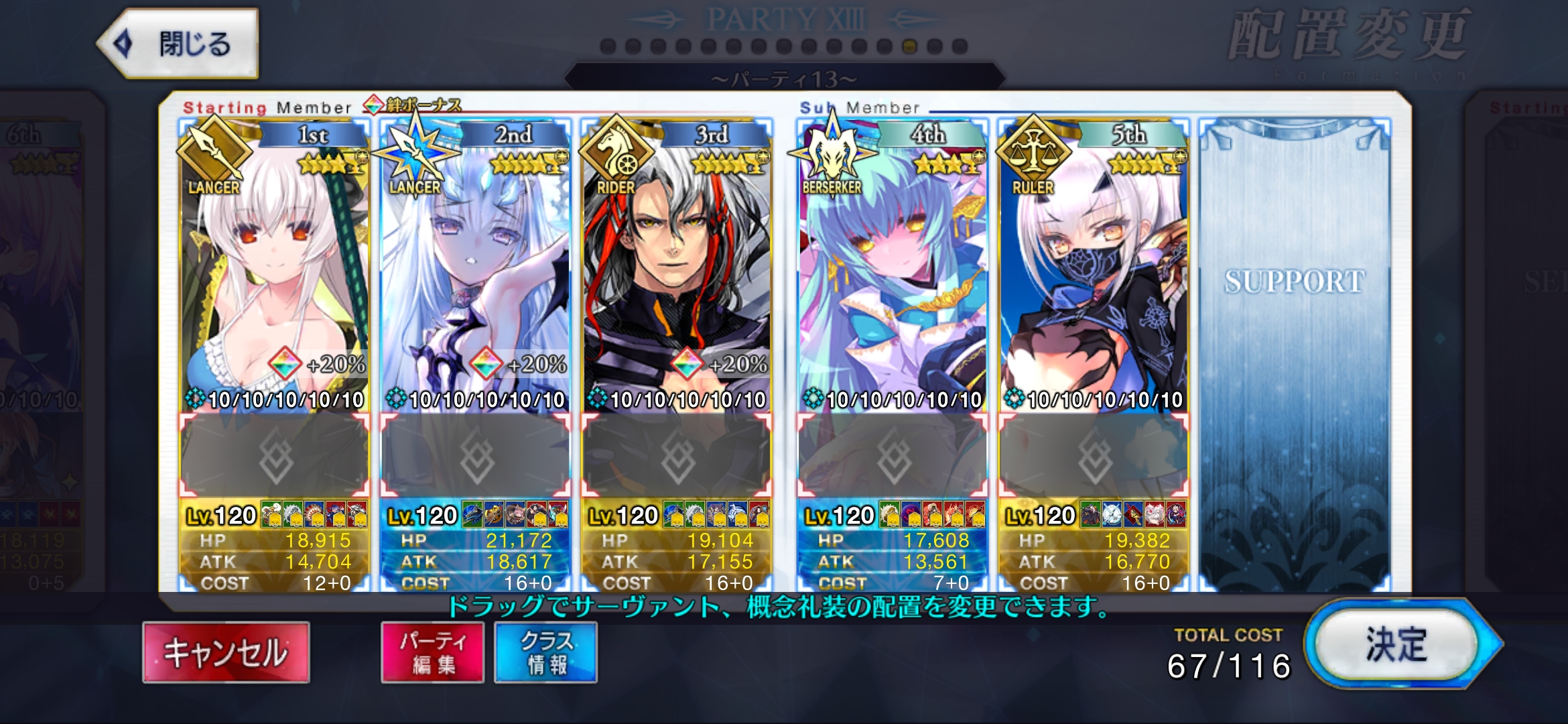The height and width of the screenshot is (724, 1568).
Task: Select the 5th slot Ruler servant card
Action: click(1093, 268)
